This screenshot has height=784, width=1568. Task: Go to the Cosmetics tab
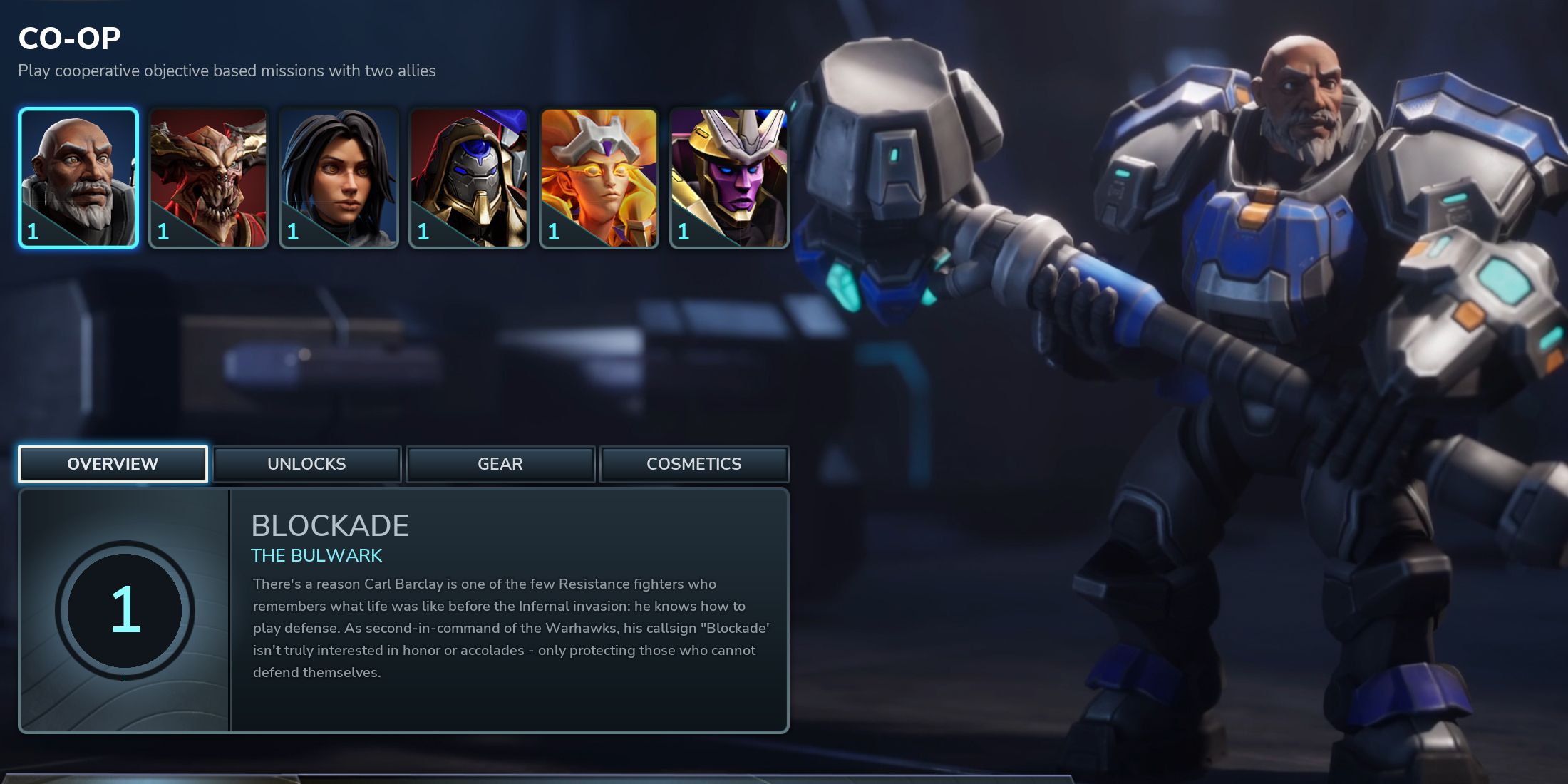[694, 464]
